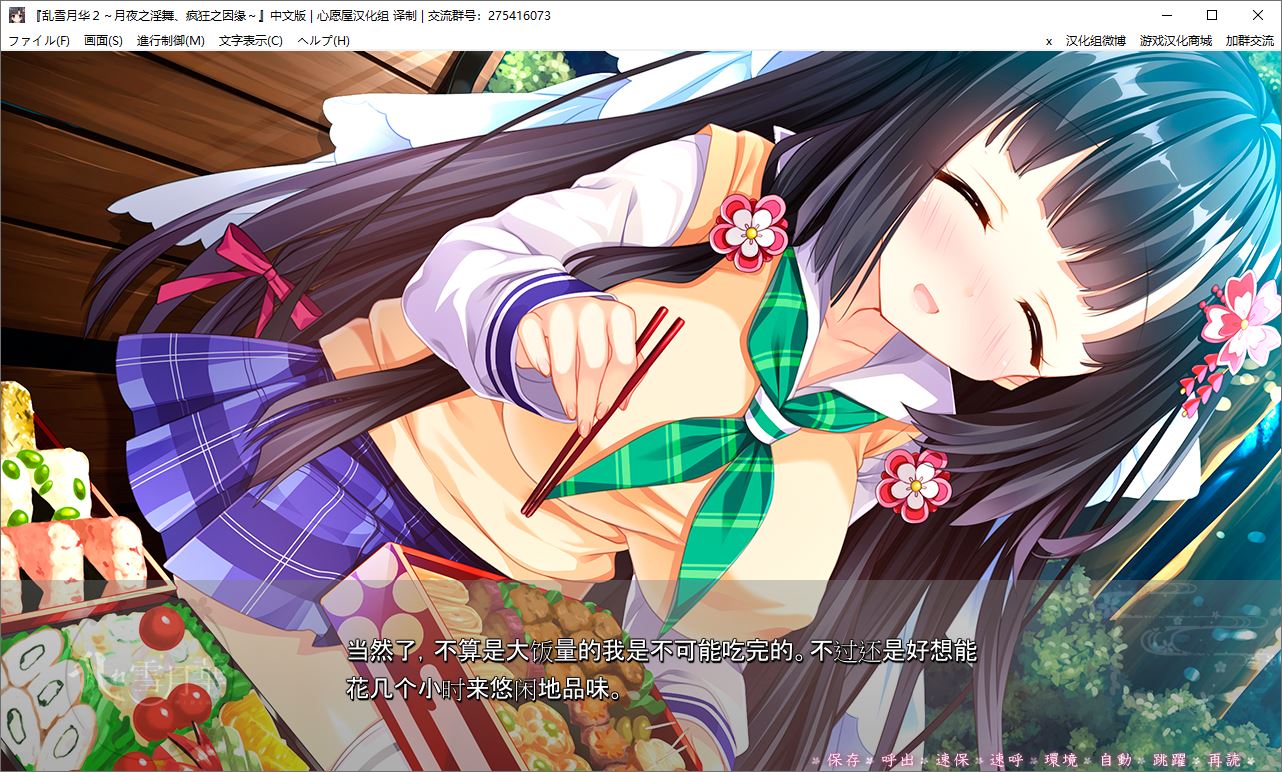Visit the 游戏汉化商城 store link
Image resolution: width=1282 pixels, height=772 pixels.
pos(1176,41)
